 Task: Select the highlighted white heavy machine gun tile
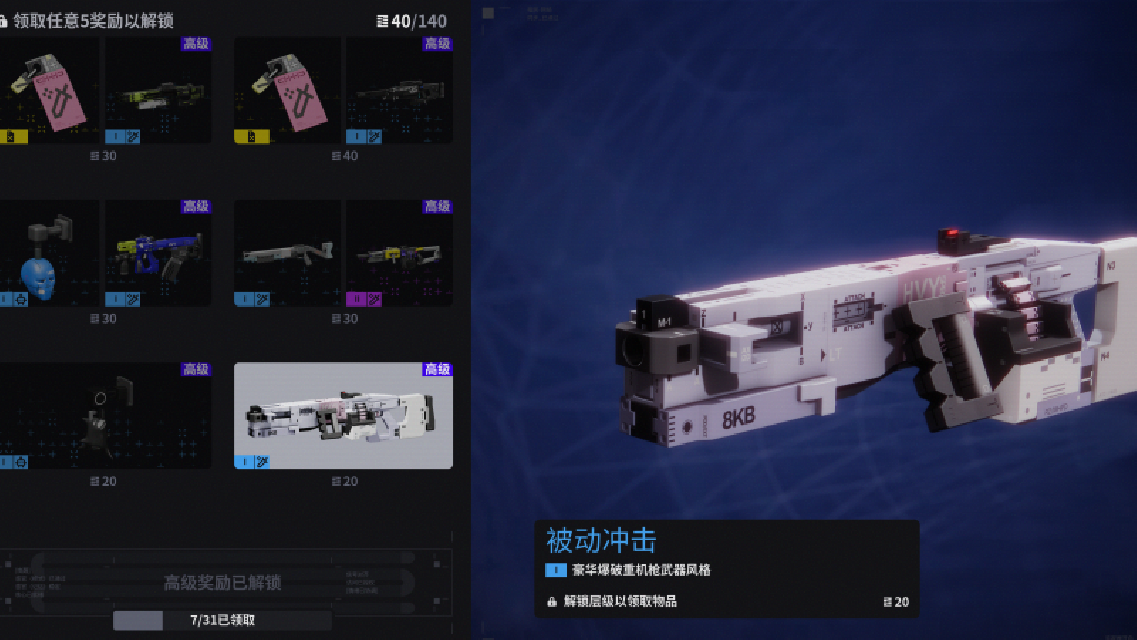[343, 416]
